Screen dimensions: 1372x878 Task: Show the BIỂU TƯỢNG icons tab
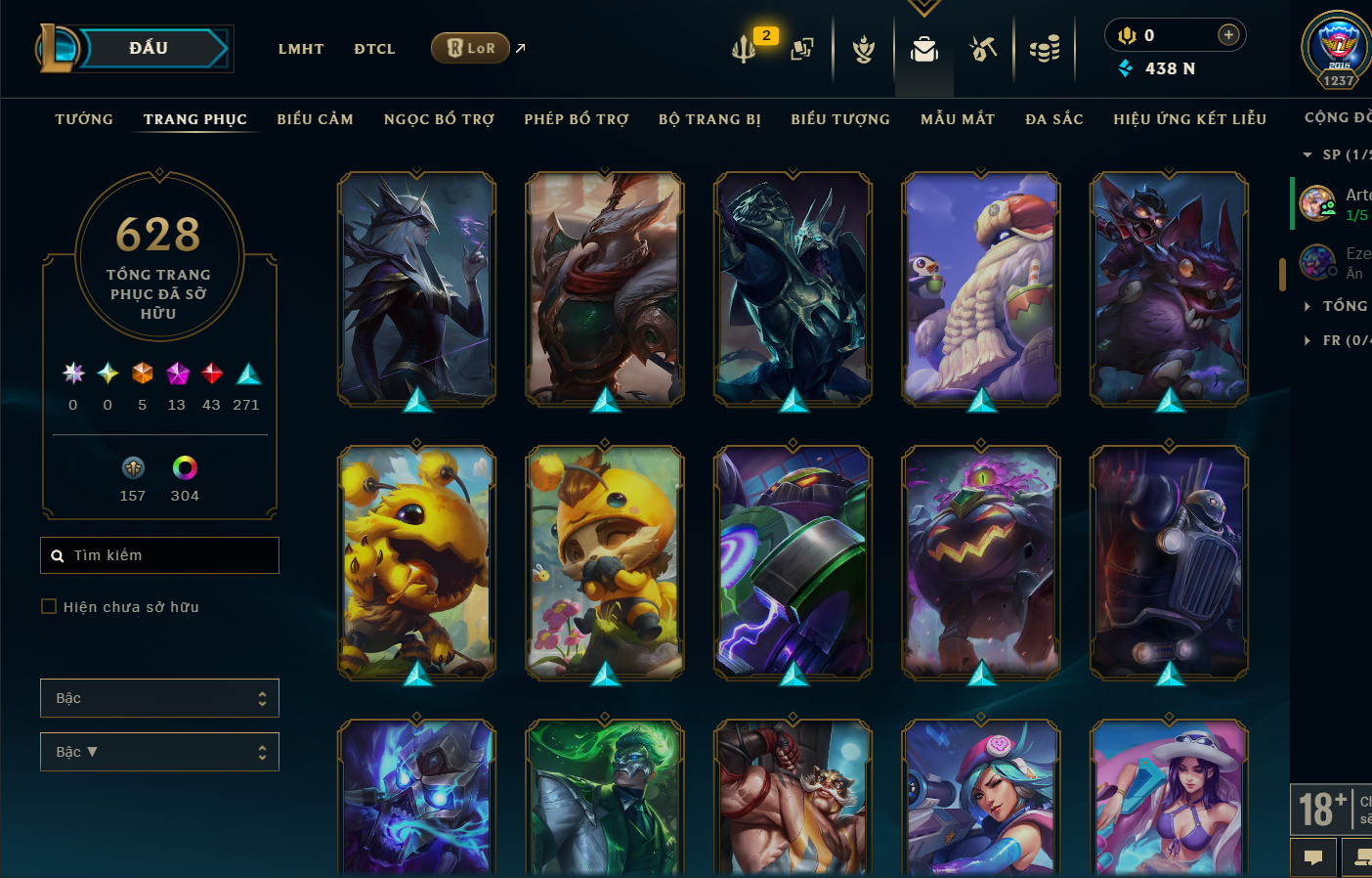pos(840,119)
